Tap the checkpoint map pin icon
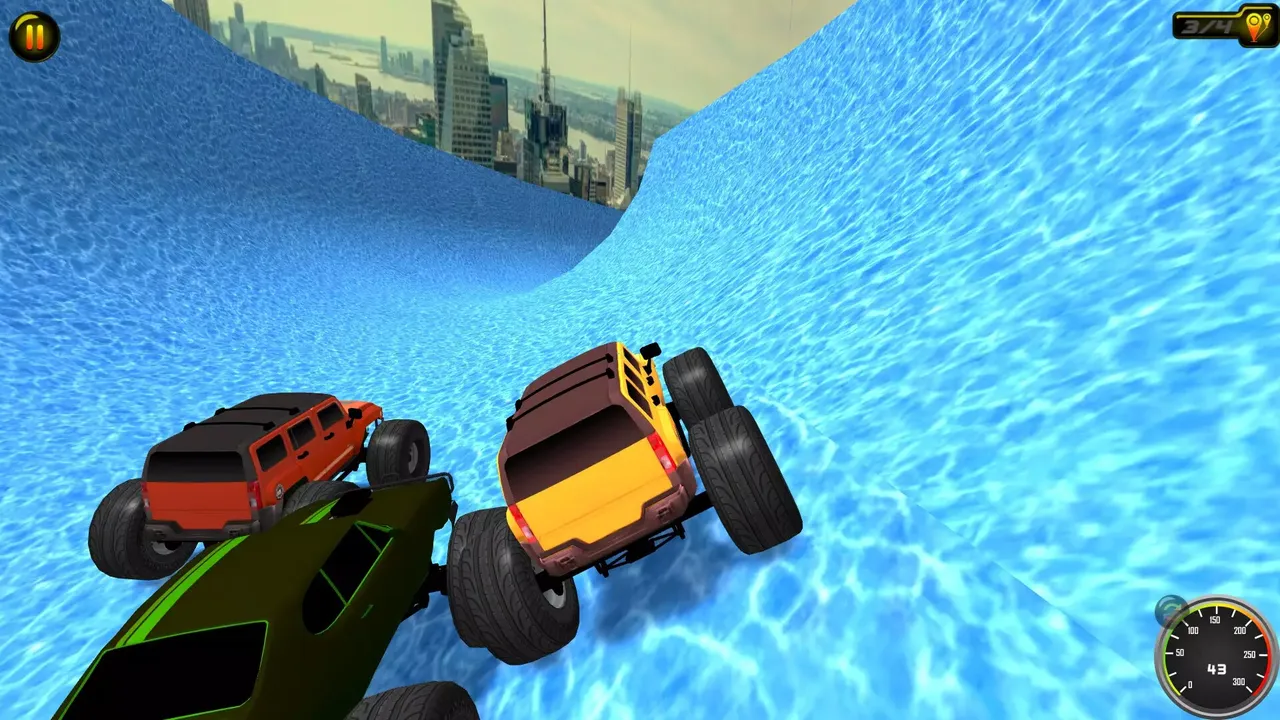1280x720 pixels. pyautogui.click(x=1254, y=25)
